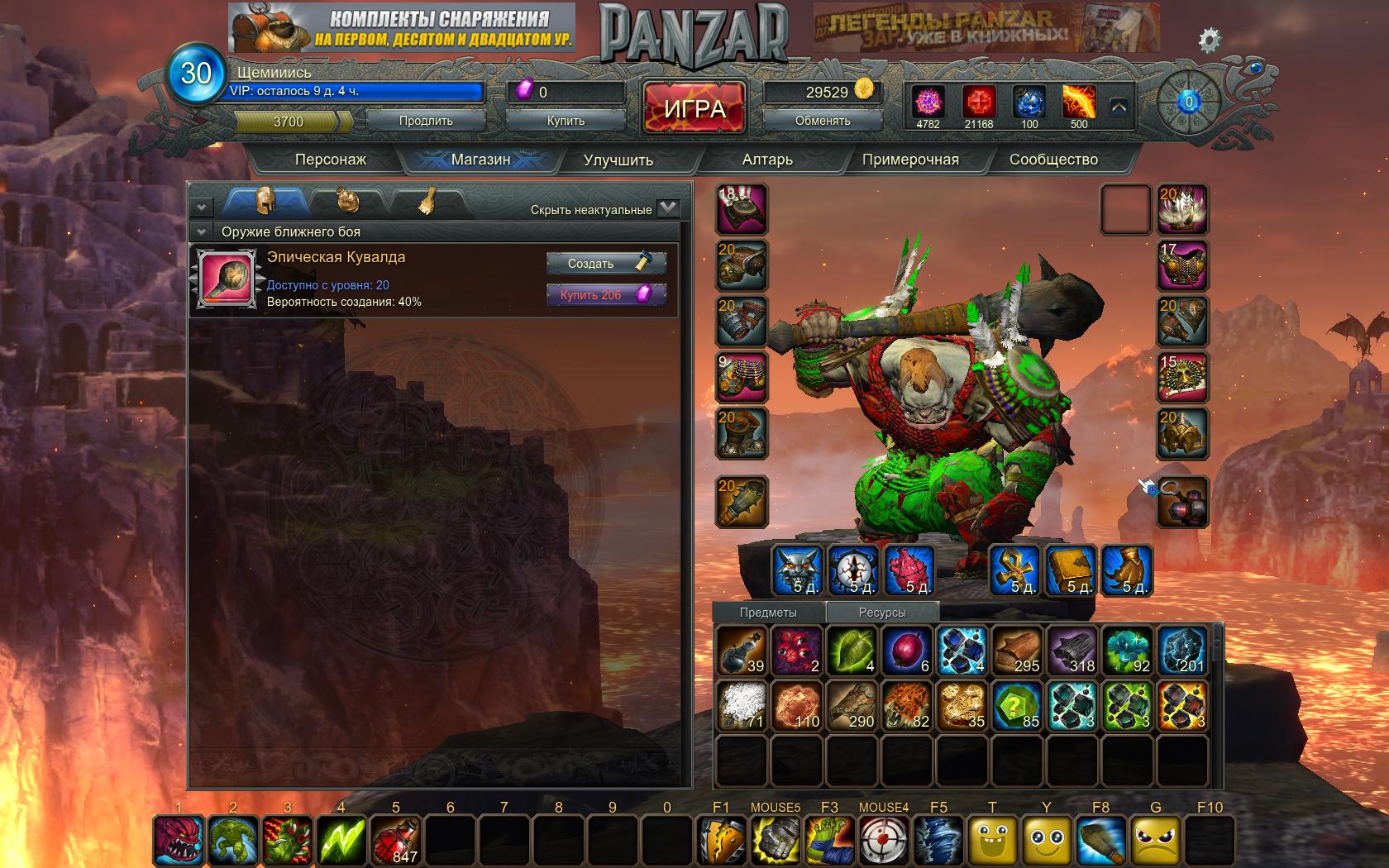Open the Персонаж tab
The width and height of the screenshot is (1389, 868).
(330, 160)
